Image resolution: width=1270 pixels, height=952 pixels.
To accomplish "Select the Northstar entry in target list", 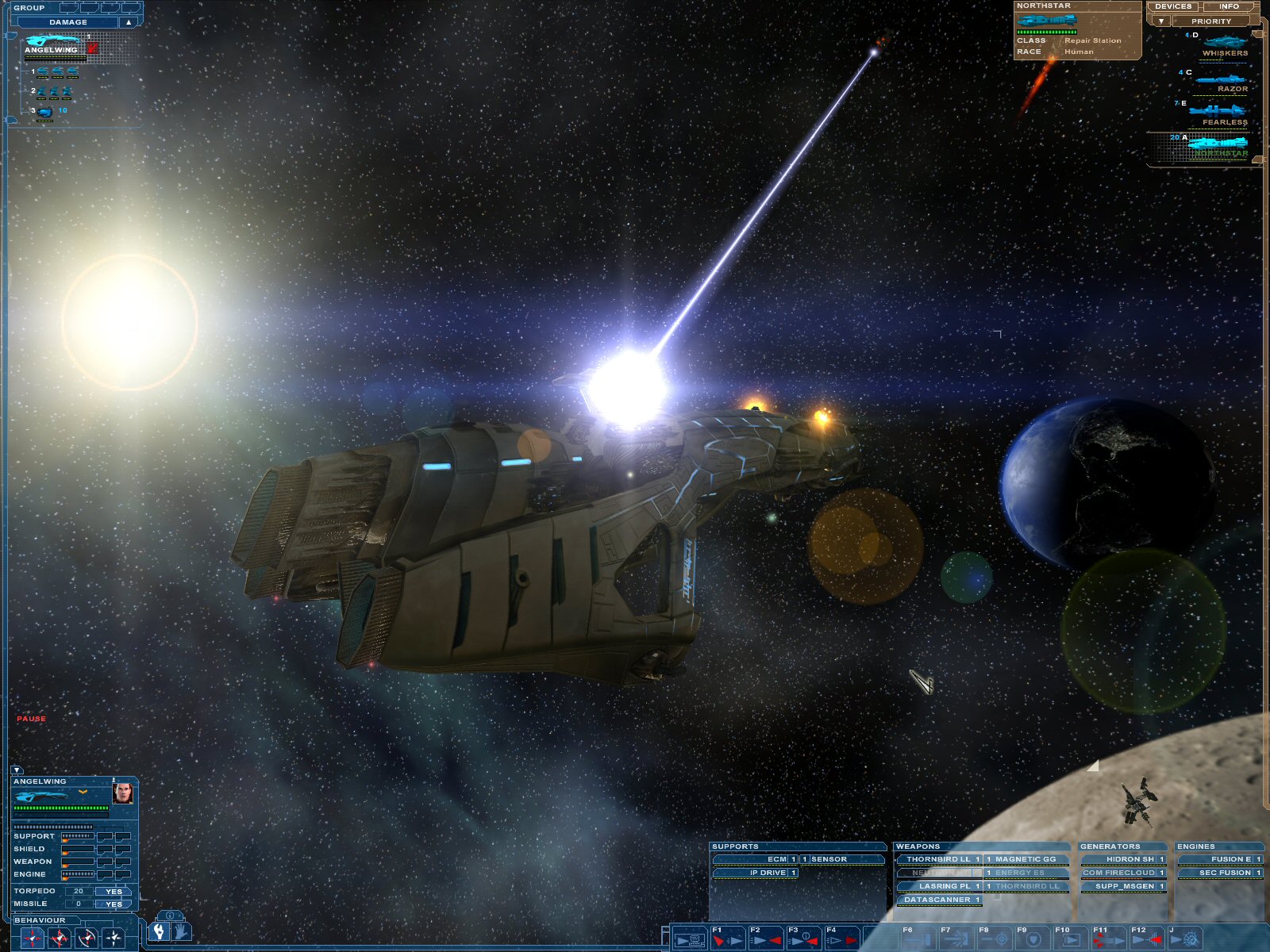I will [1218, 145].
